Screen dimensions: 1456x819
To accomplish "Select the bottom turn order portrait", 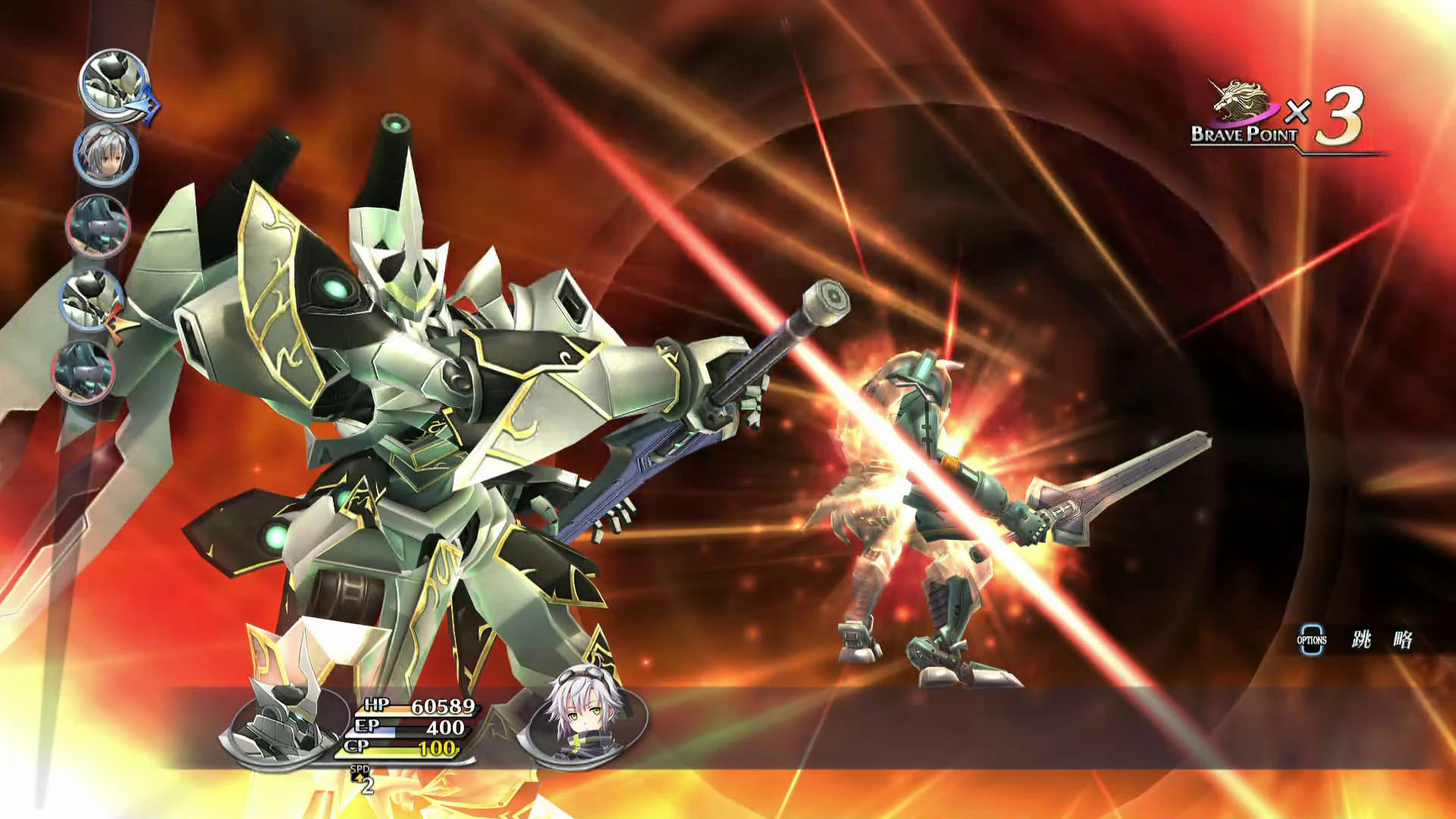I will [x=83, y=373].
